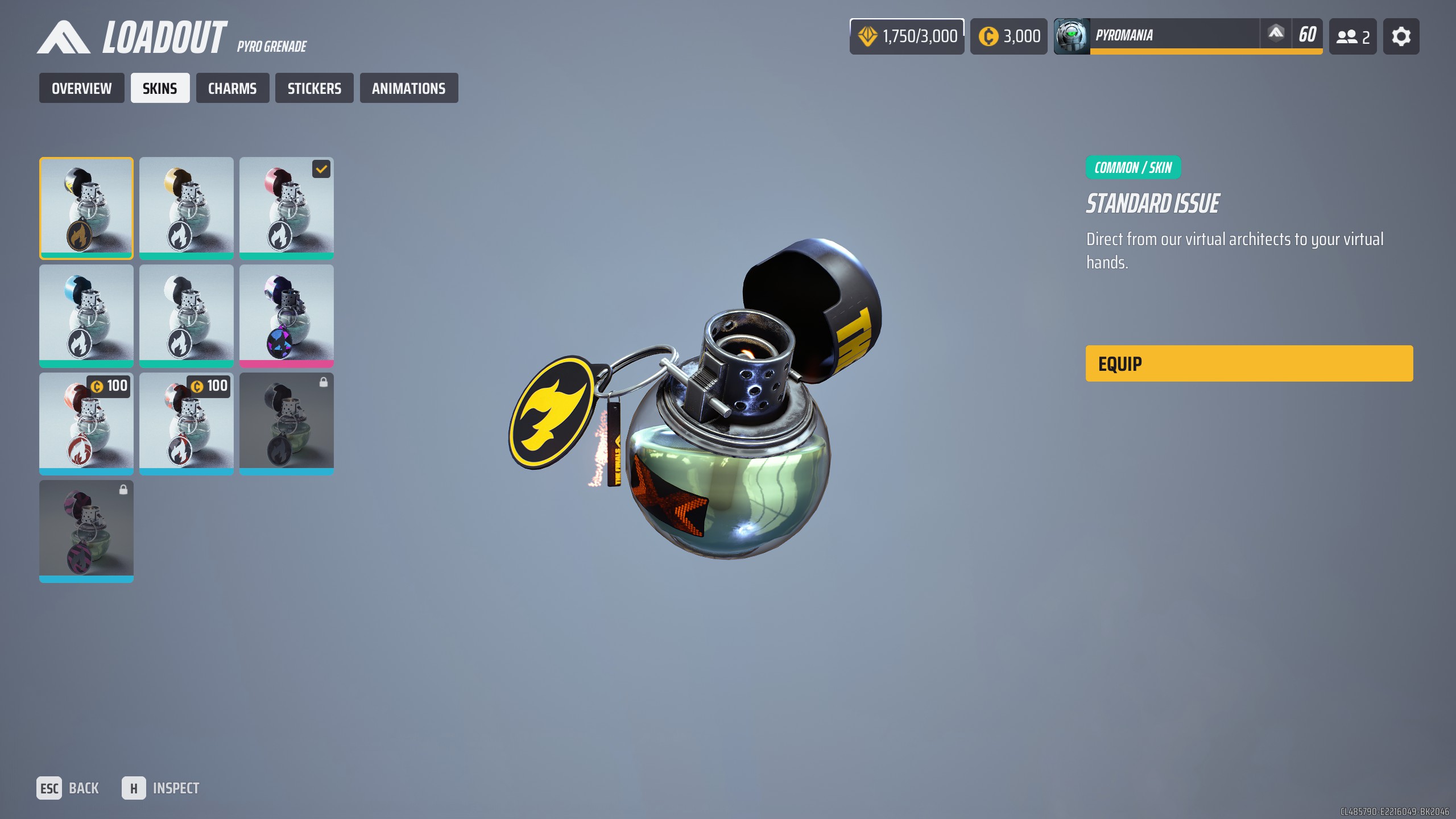Viewport: 1456px width, 819px height.
Task: Switch to the CHARMS tab
Action: click(x=232, y=88)
